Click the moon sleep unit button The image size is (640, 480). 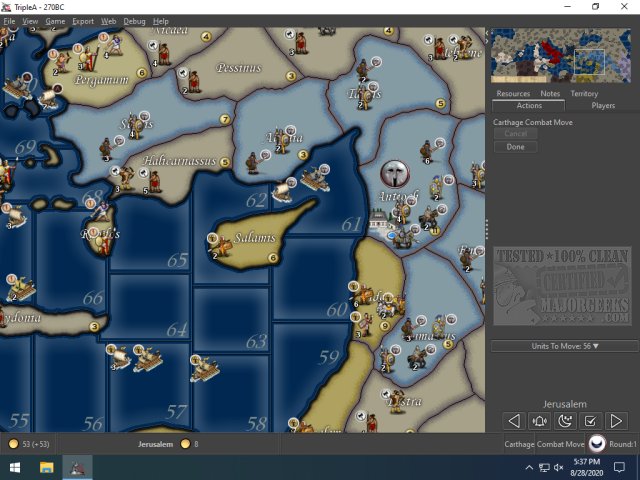point(565,421)
